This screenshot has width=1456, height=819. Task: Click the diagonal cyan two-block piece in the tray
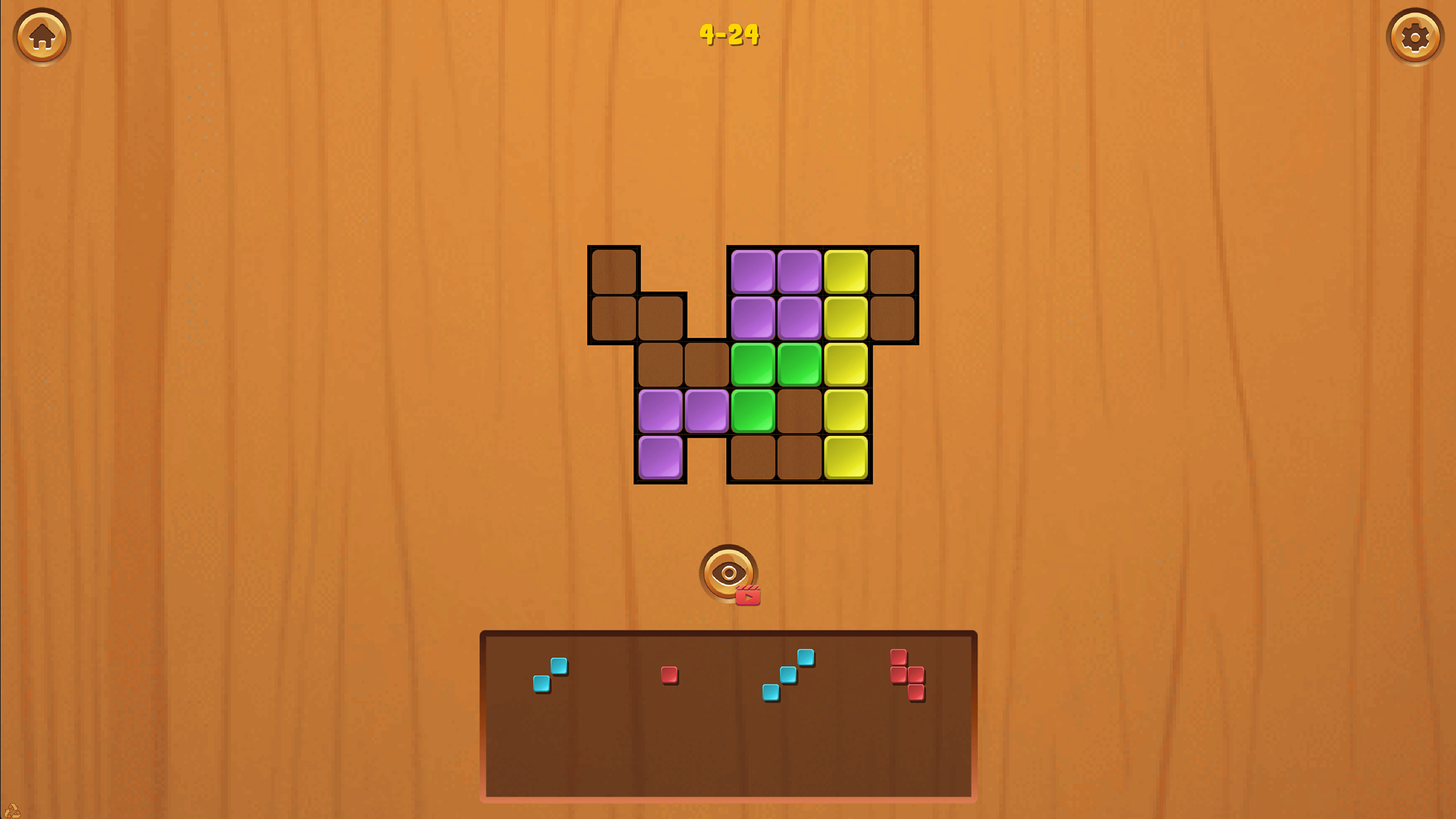[550, 675]
